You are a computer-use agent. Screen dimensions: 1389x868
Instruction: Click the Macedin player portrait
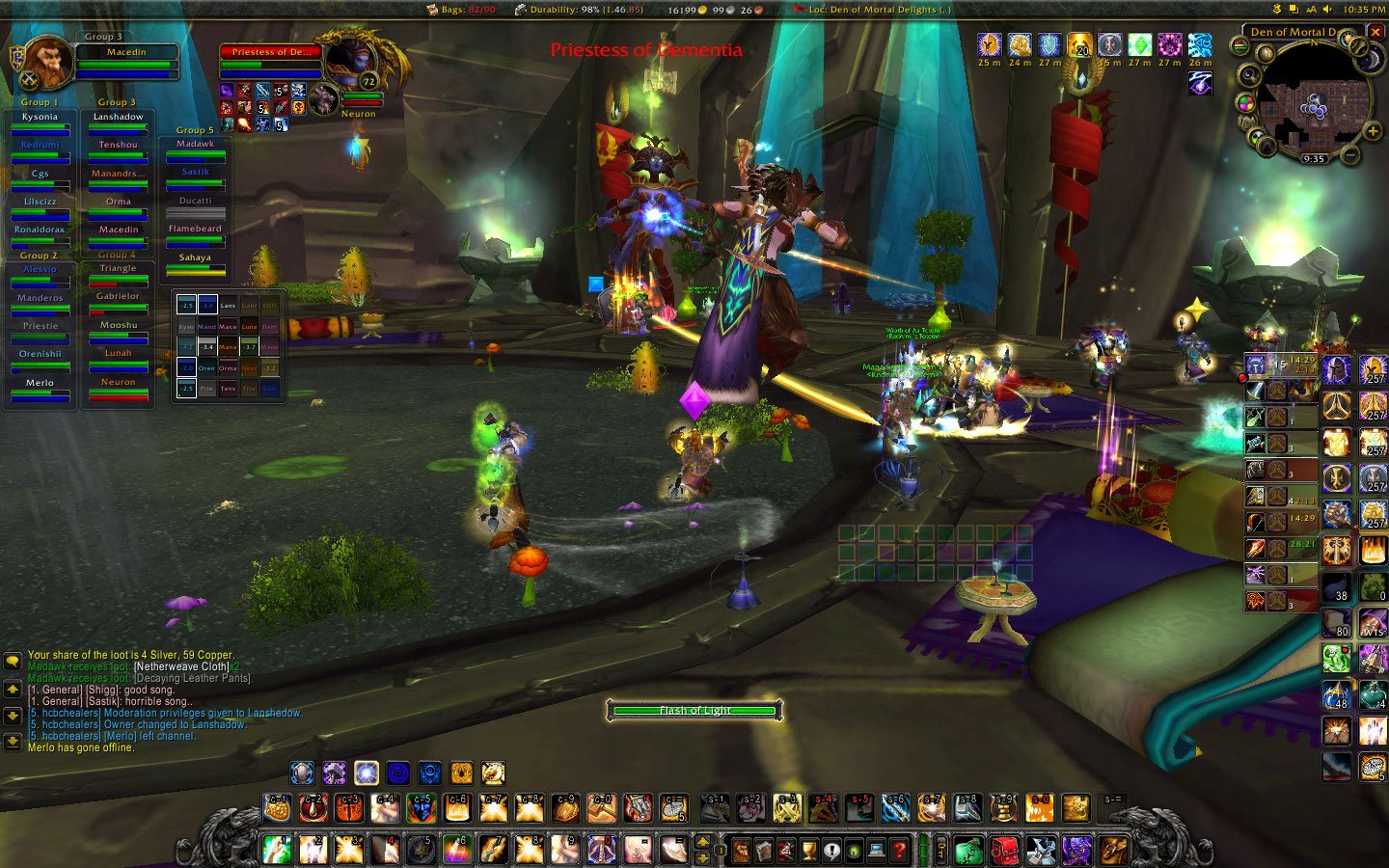coord(47,62)
